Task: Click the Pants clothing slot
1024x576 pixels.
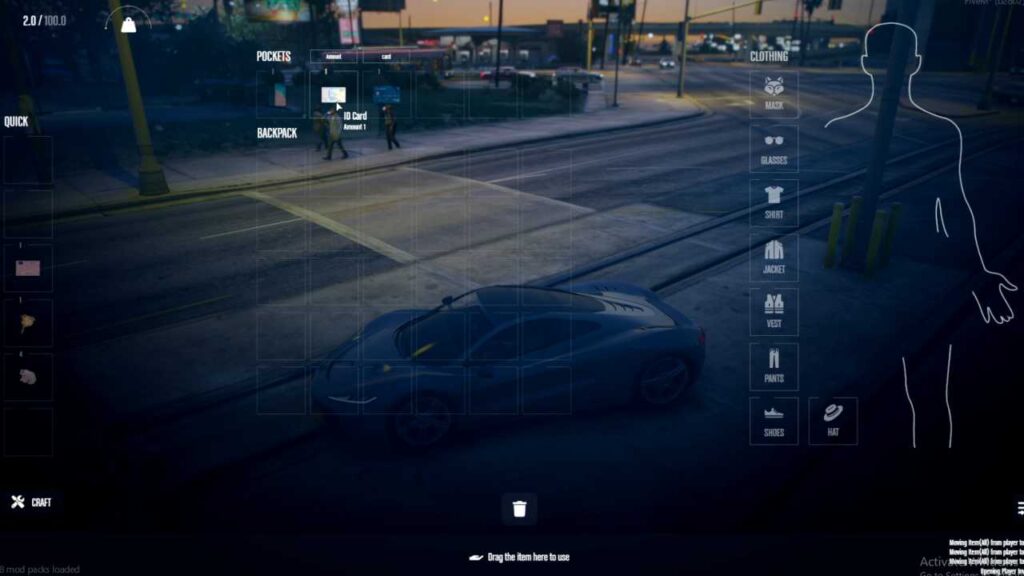Action: pyautogui.click(x=774, y=367)
